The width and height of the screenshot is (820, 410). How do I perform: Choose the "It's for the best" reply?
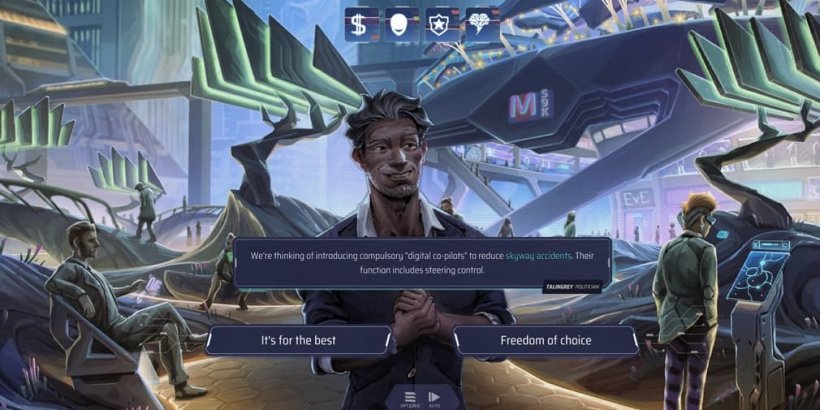pos(298,340)
